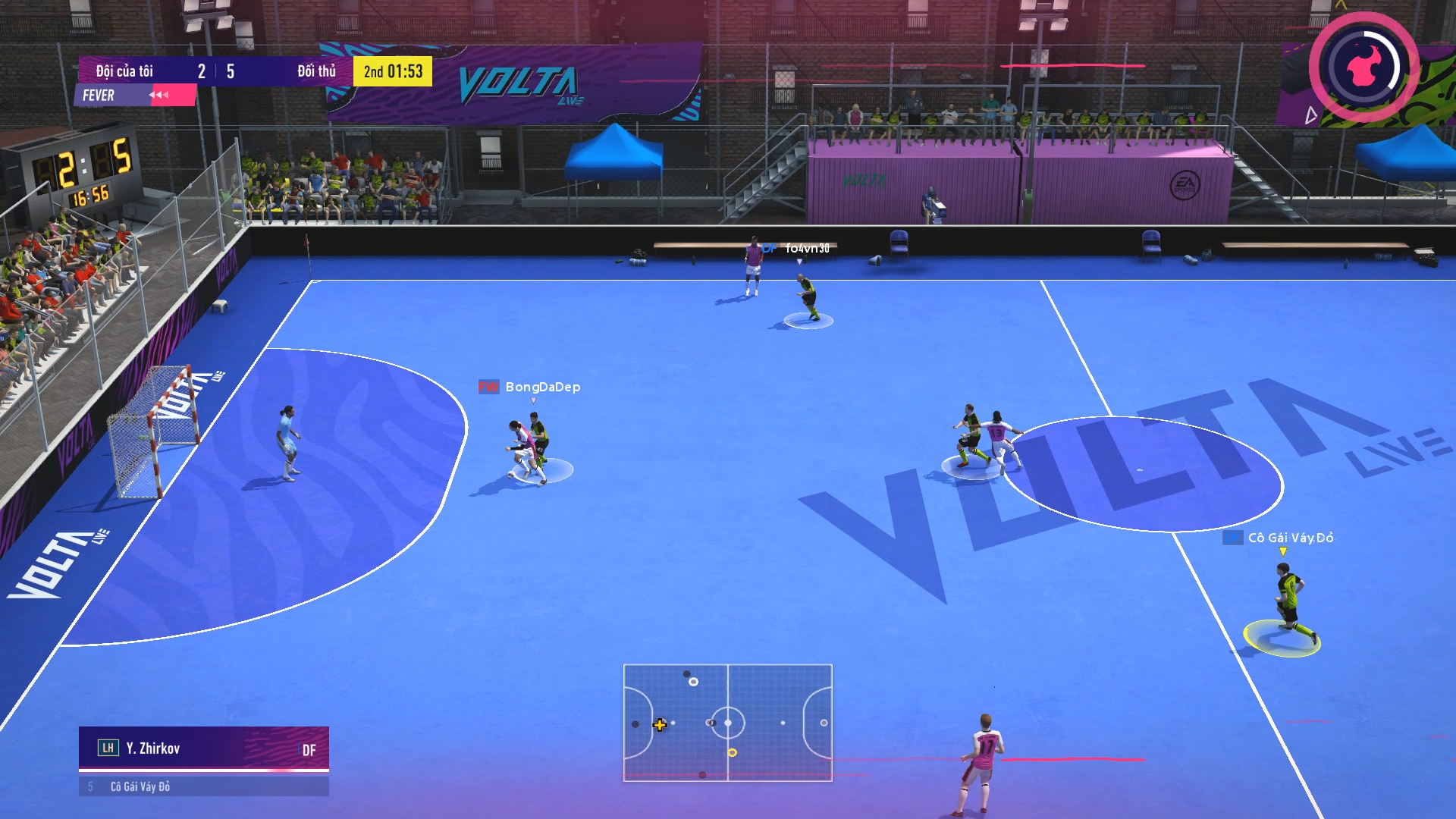The height and width of the screenshot is (819, 1456).
Task: Click the triple rewind arrows on the FEVER bar
Action: click(159, 95)
